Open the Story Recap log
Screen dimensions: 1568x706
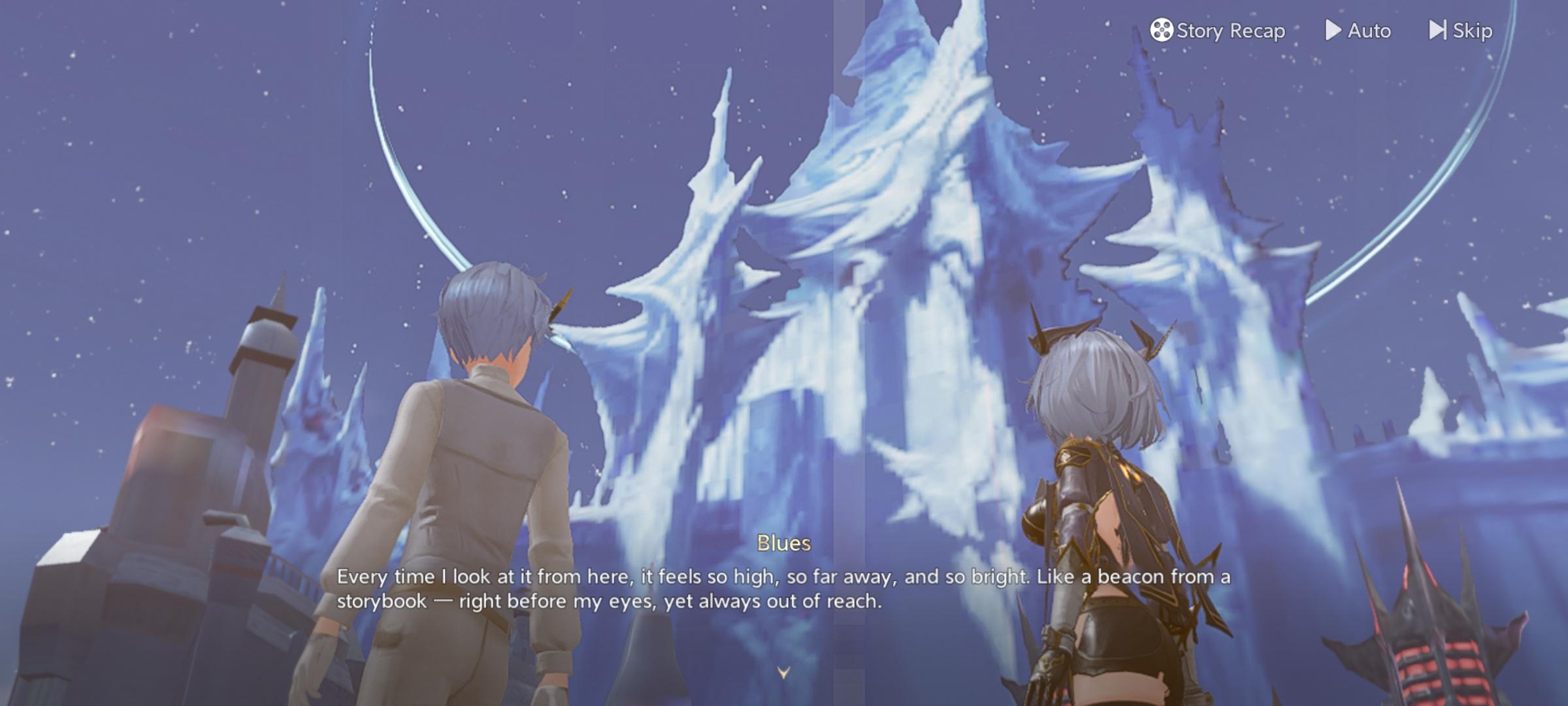pos(1218,31)
